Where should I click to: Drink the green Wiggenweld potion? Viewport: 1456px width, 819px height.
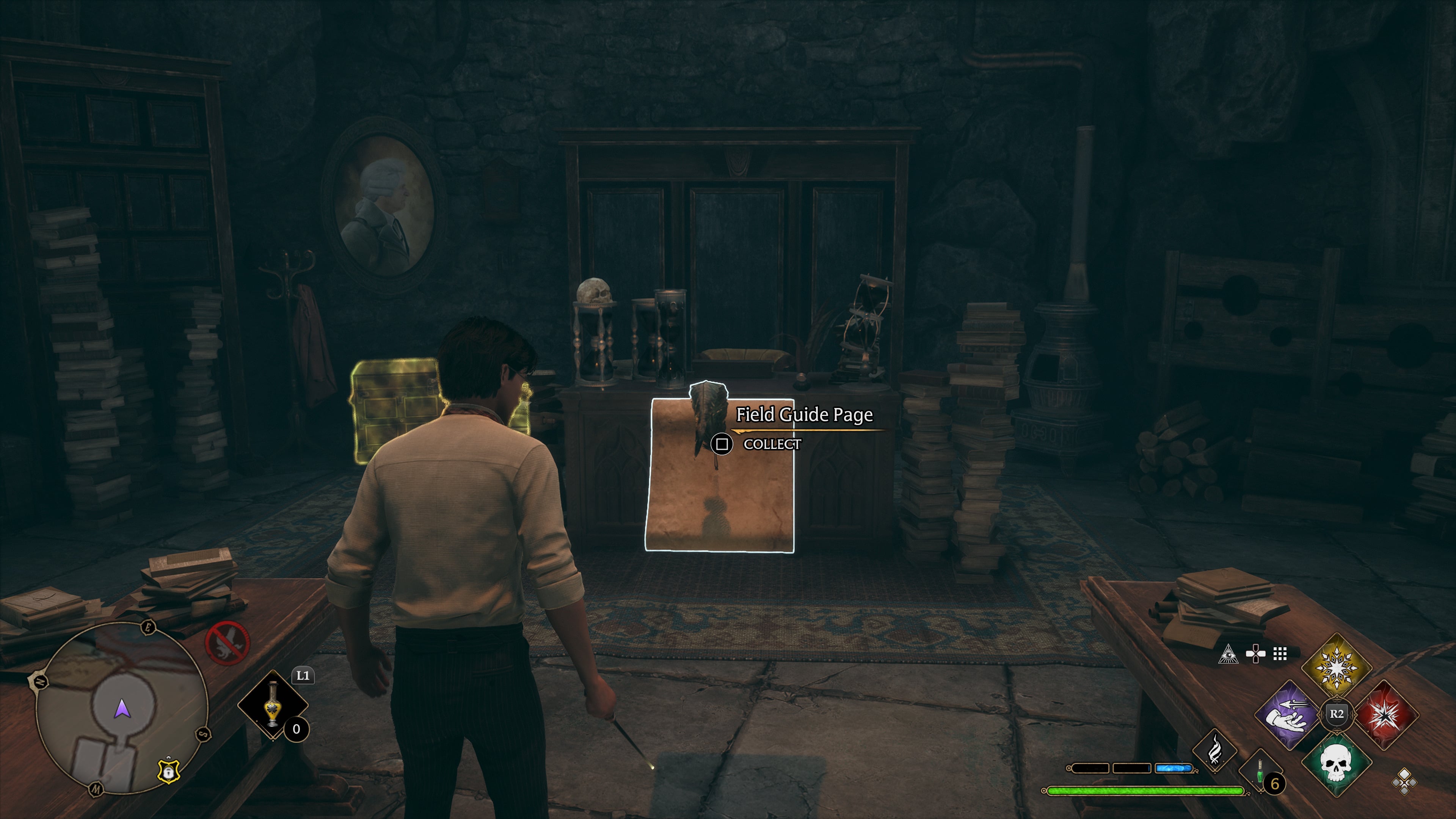pyautogui.click(x=1260, y=771)
